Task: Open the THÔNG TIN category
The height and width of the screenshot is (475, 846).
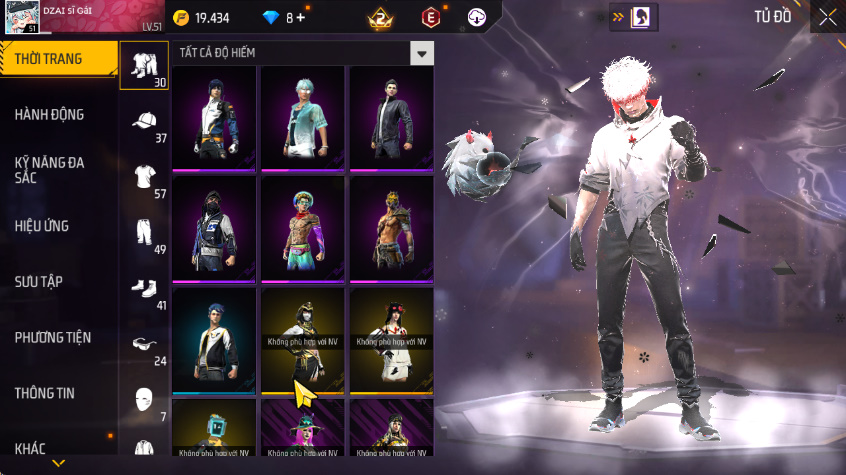Action: 45,393
